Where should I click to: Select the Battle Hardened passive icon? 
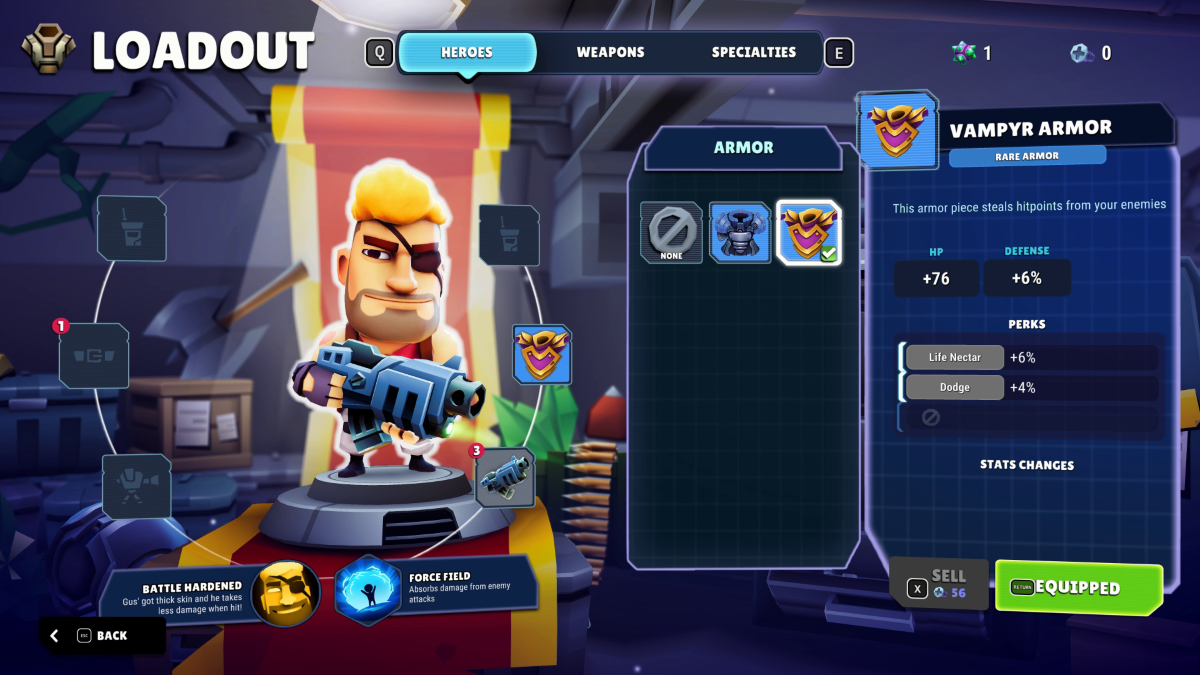tap(285, 592)
